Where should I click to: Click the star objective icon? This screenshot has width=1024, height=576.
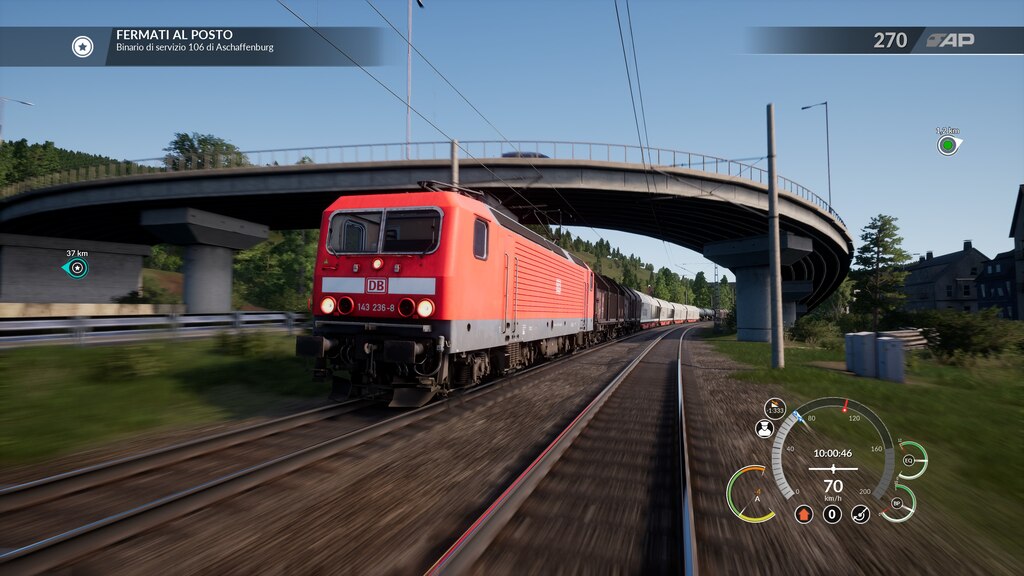[x=82, y=46]
